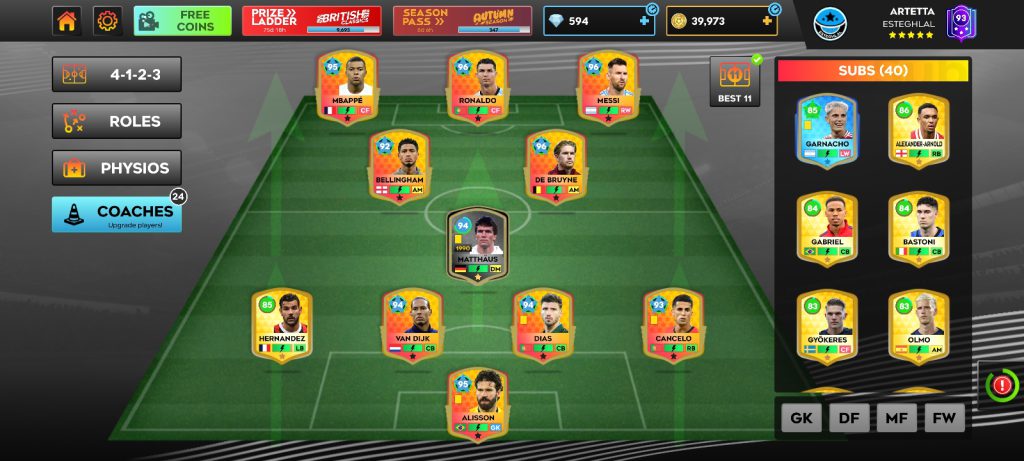1024x461 pixels.
Task: Filter subs by DF
Action: (849, 418)
